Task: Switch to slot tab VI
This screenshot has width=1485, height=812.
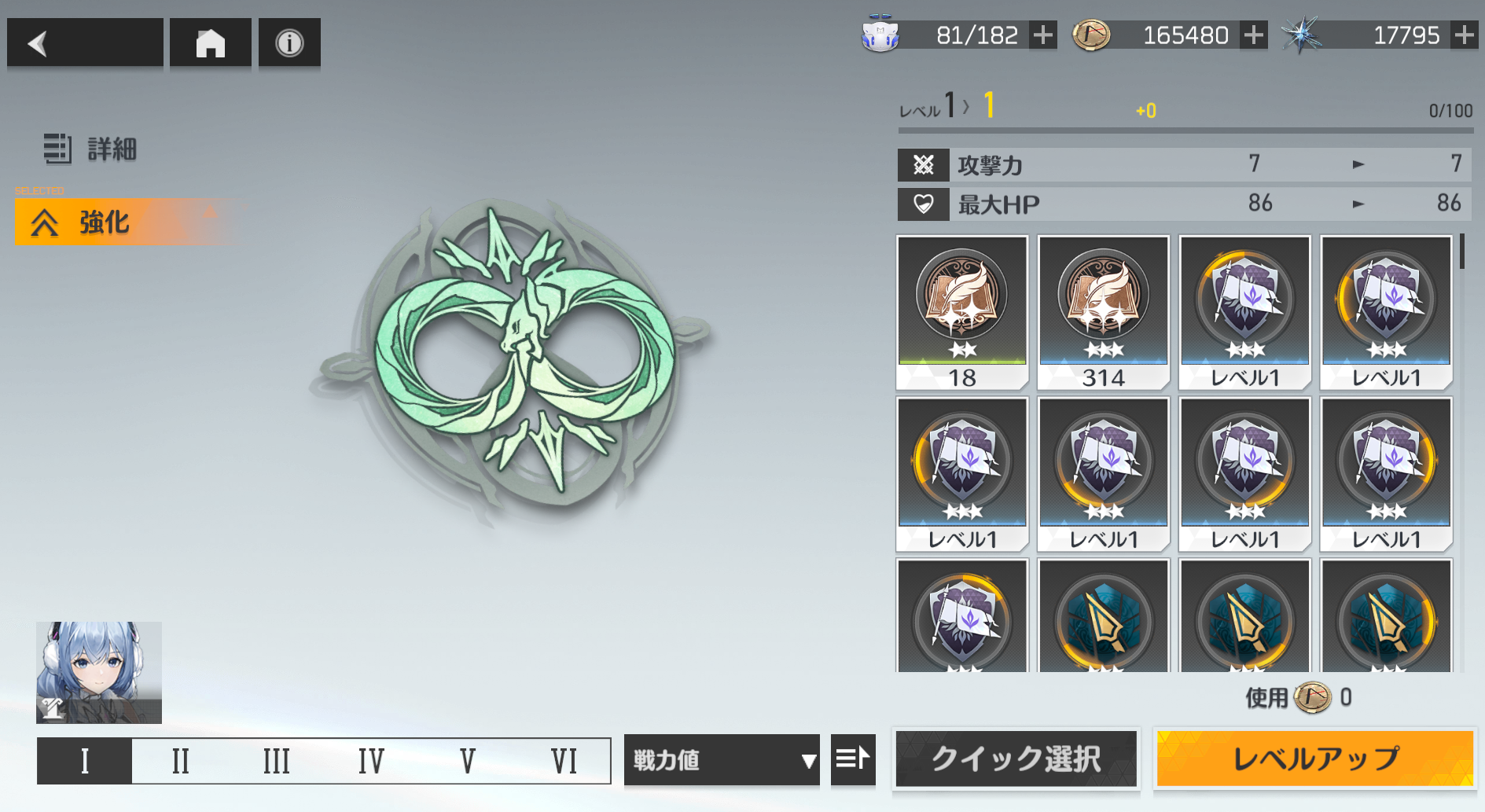Action: coord(564,761)
